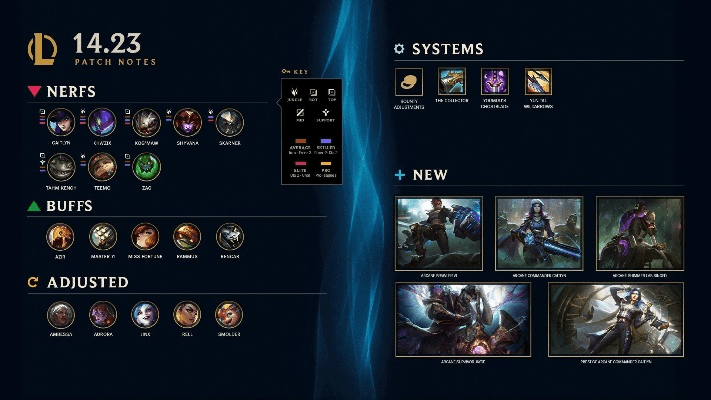Select the Jinx adjusted portrait
Viewport: 711px width, 400px height.
[146, 314]
